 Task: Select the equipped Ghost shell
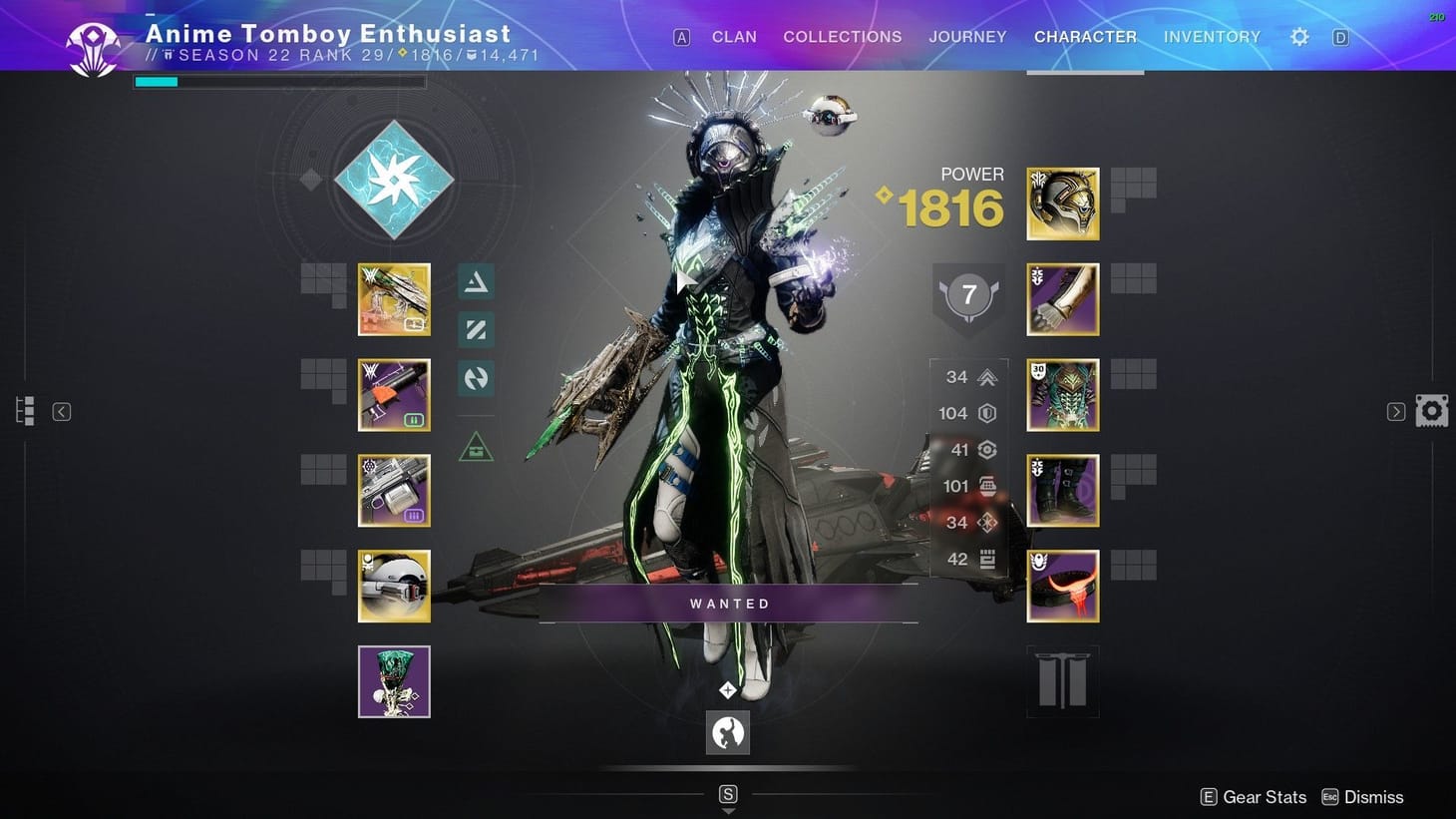394,586
